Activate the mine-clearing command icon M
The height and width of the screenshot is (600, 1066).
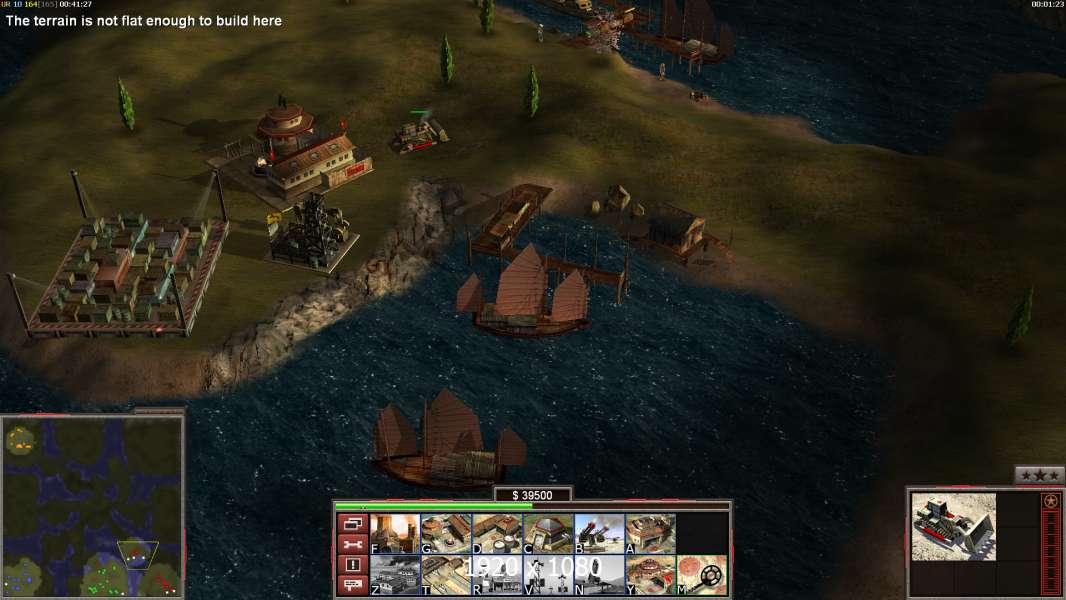702,575
